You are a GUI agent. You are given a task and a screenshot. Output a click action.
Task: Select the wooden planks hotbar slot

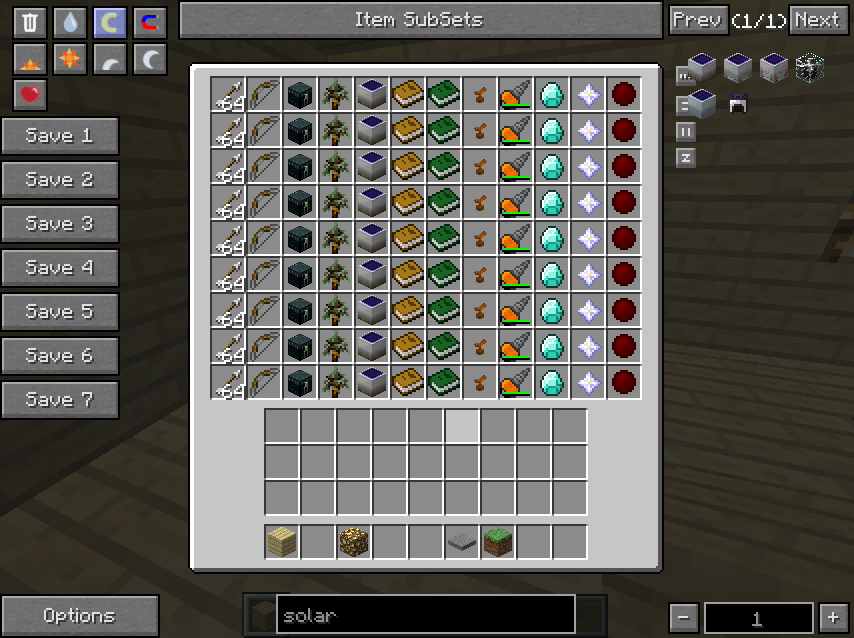click(x=282, y=542)
